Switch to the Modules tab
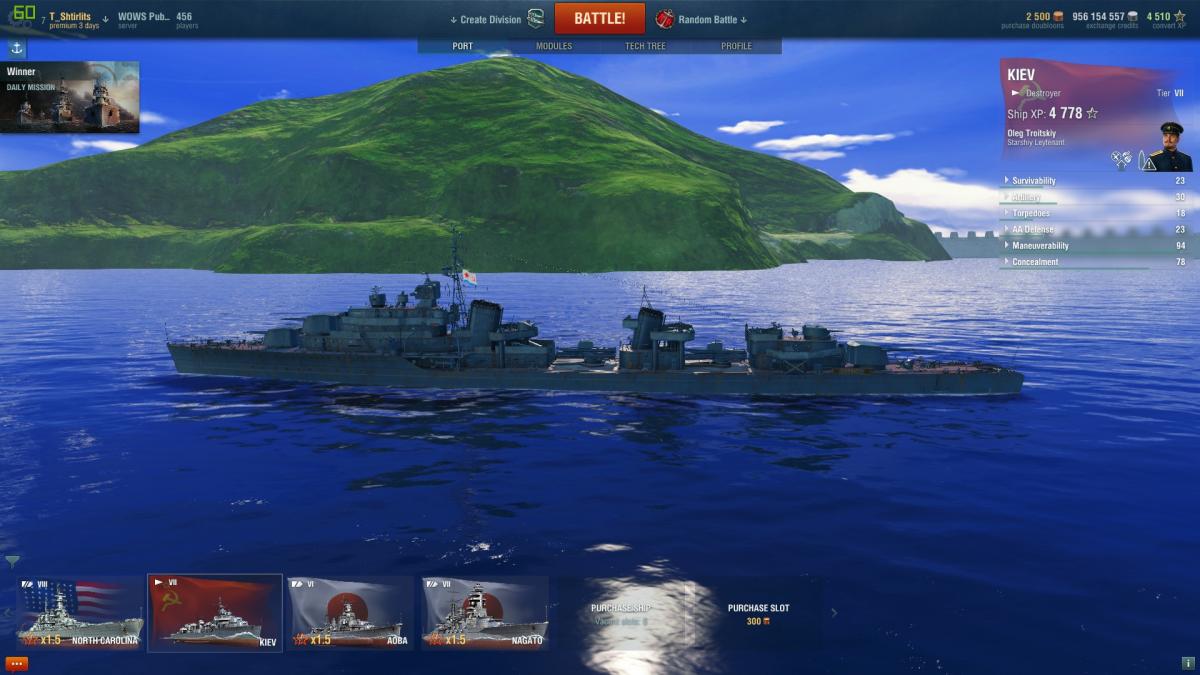The height and width of the screenshot is (675, 1200). [554, 46]
